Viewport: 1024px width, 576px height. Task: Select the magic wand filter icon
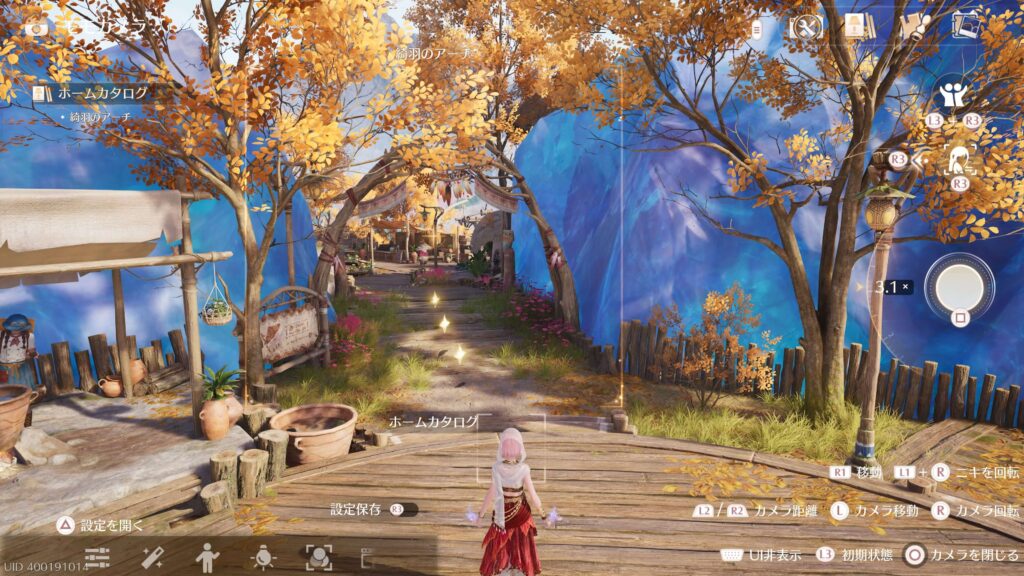153,557
